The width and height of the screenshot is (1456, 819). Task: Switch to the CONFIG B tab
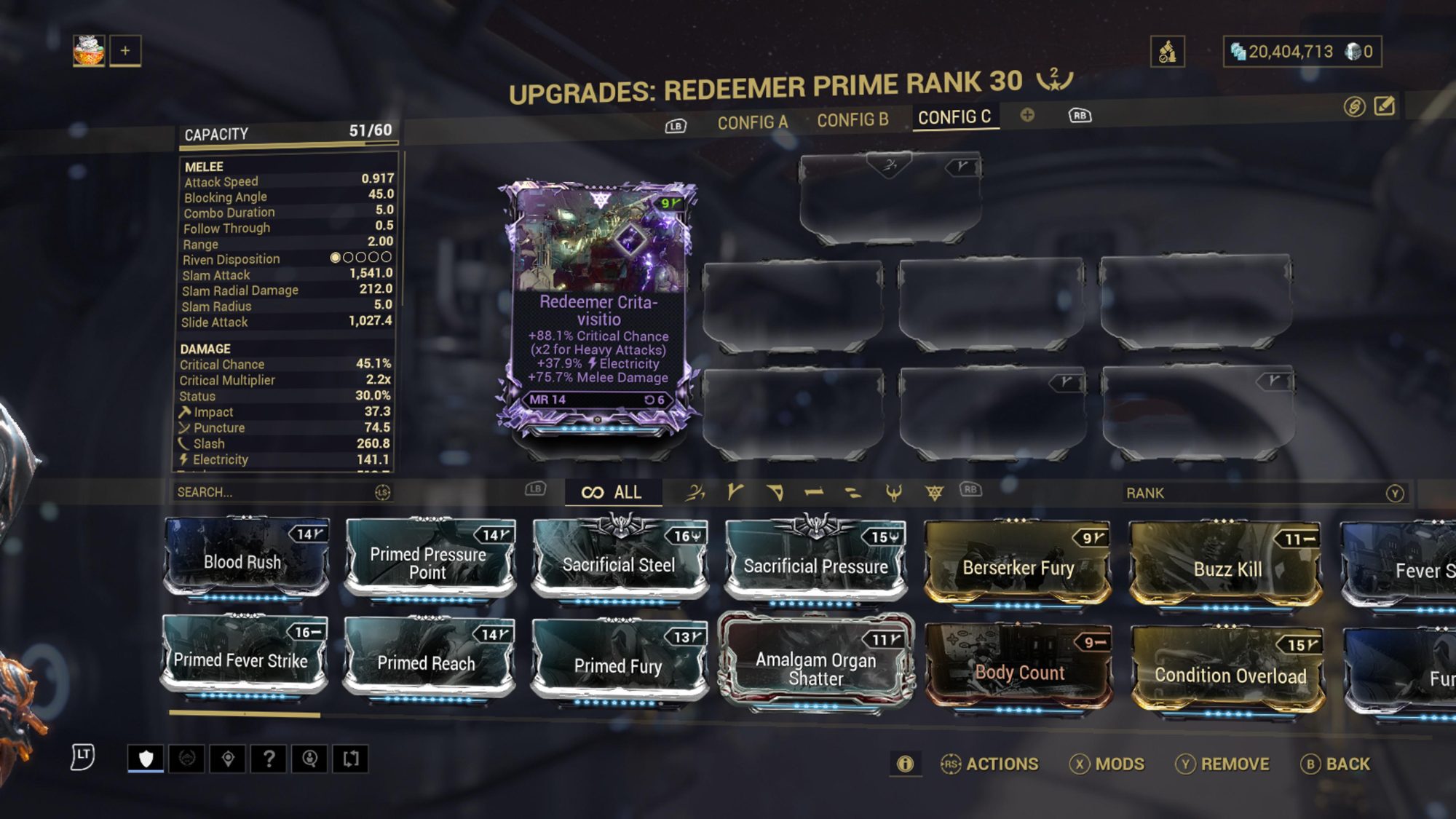[853, 122]
